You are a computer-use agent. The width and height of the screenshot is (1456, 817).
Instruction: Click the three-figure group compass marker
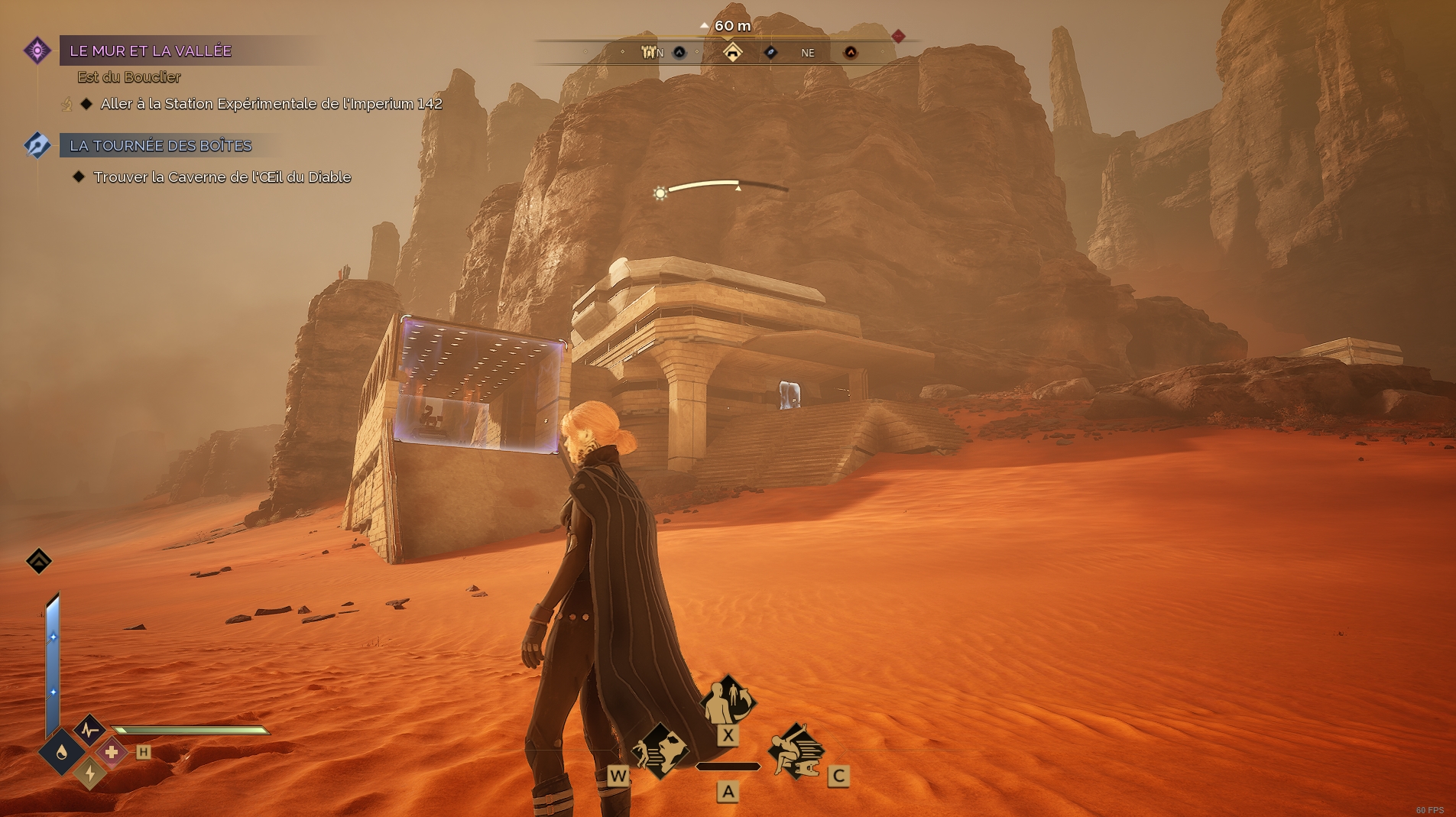tap(650, 52)
